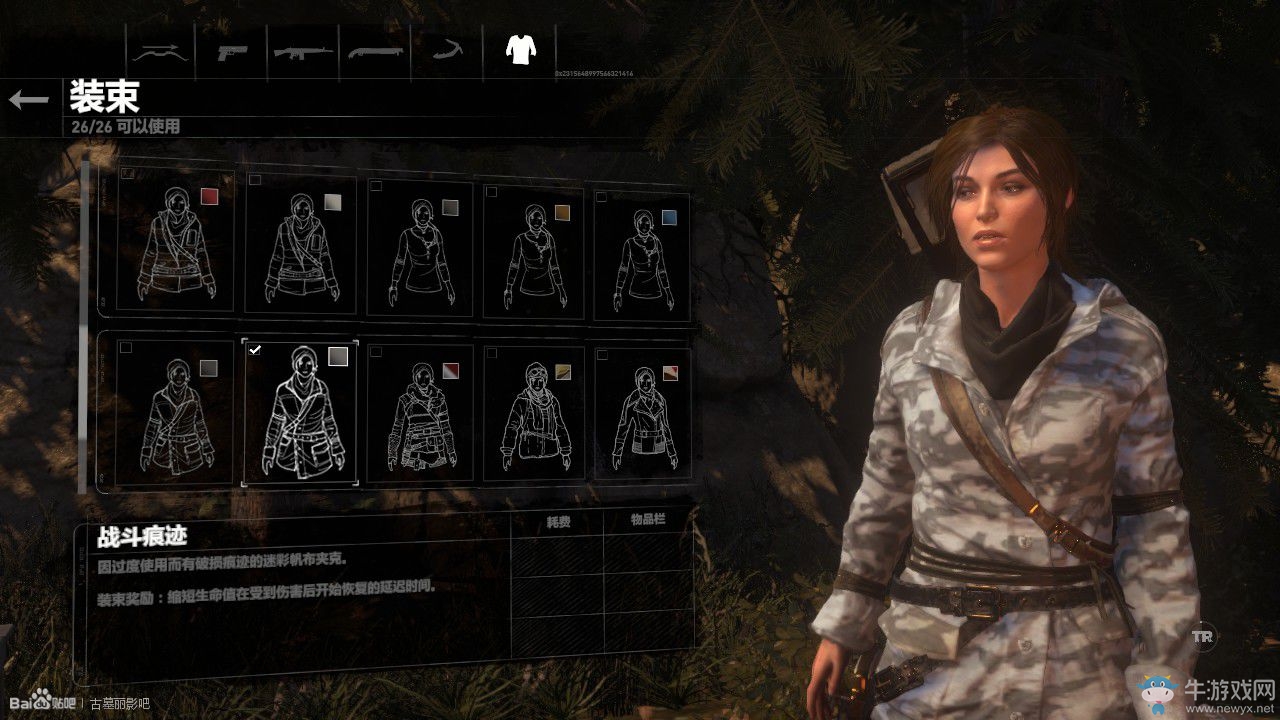This screenshot has height=720, width=1280.
Task: Pick the outfit with the brown swatch
Action: (x=538, y=250)
